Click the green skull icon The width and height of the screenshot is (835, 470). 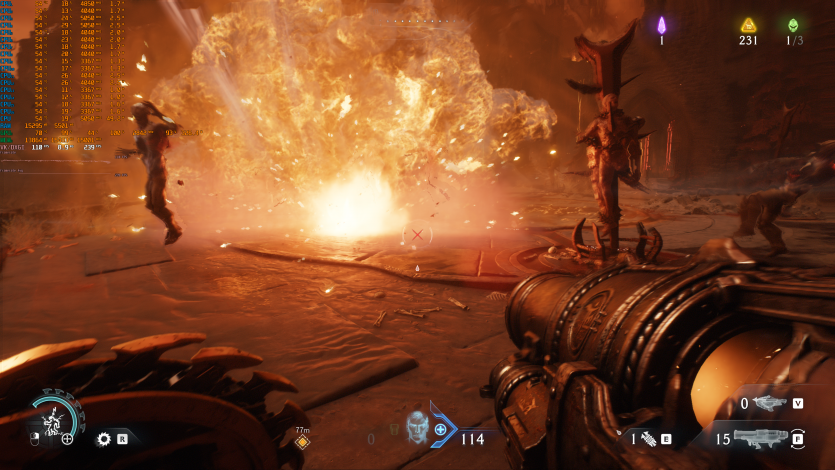[x=793, y=25]
